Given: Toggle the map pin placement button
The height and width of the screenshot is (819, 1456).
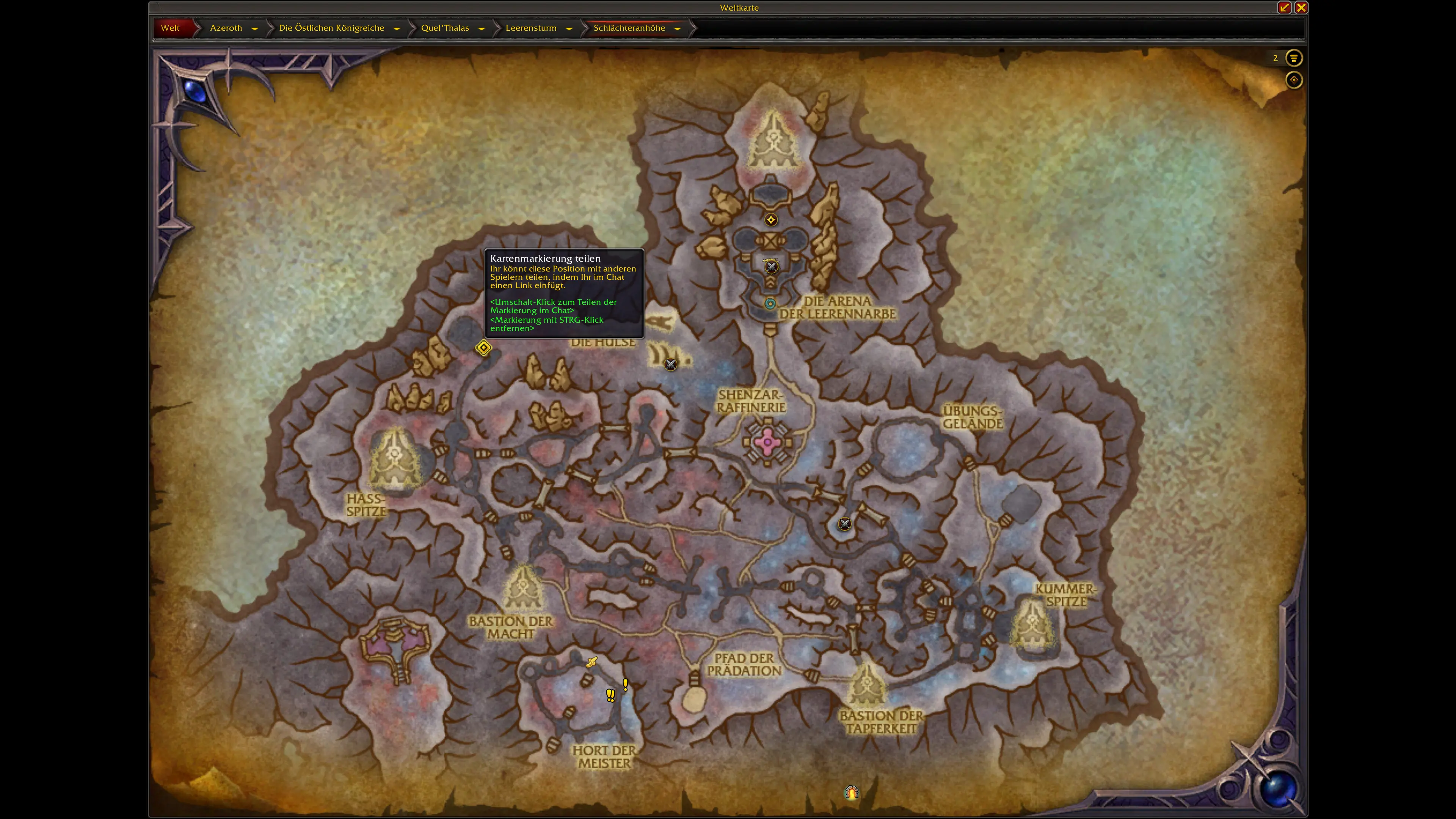Looking at the screenshot, I should [1294, 80].
